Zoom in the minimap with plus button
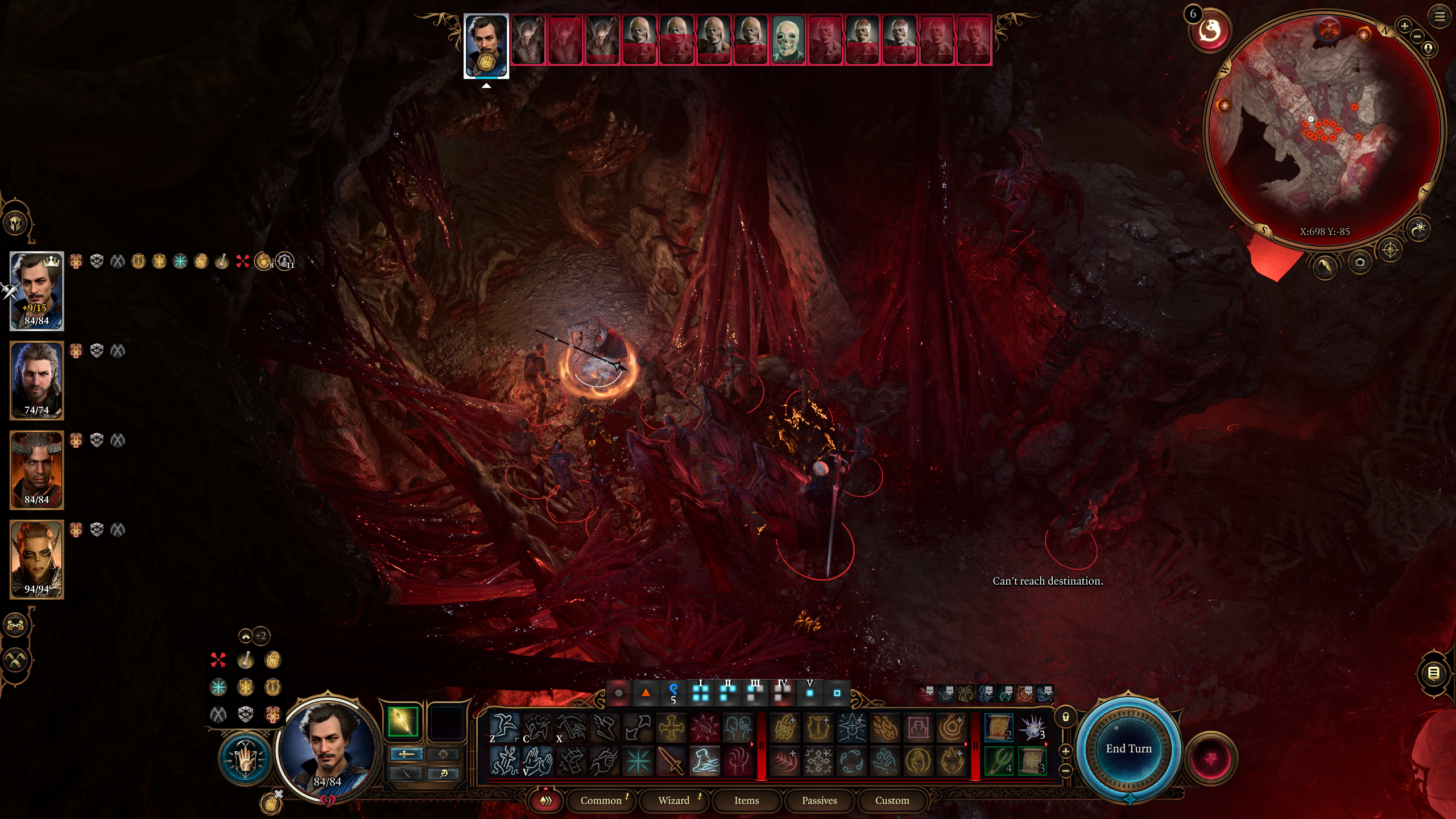 [x=1404, y=26]
